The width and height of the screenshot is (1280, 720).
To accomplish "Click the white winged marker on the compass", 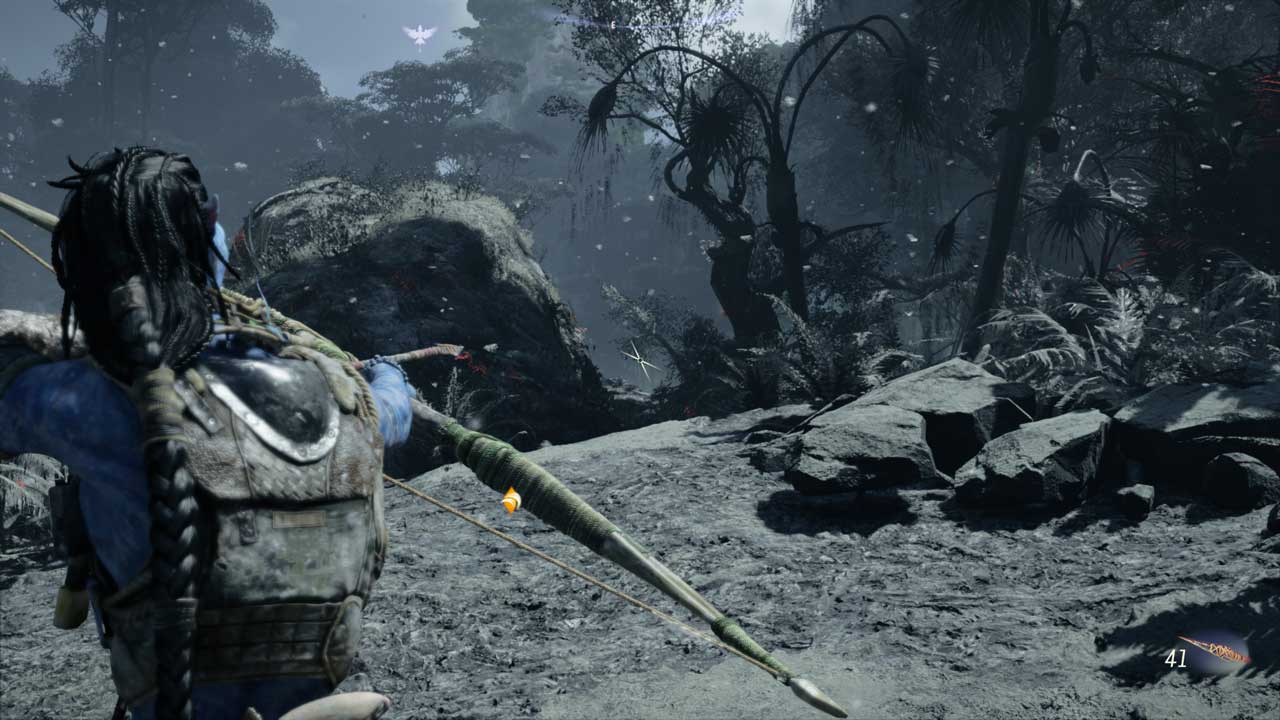I will tap(420, 35).
